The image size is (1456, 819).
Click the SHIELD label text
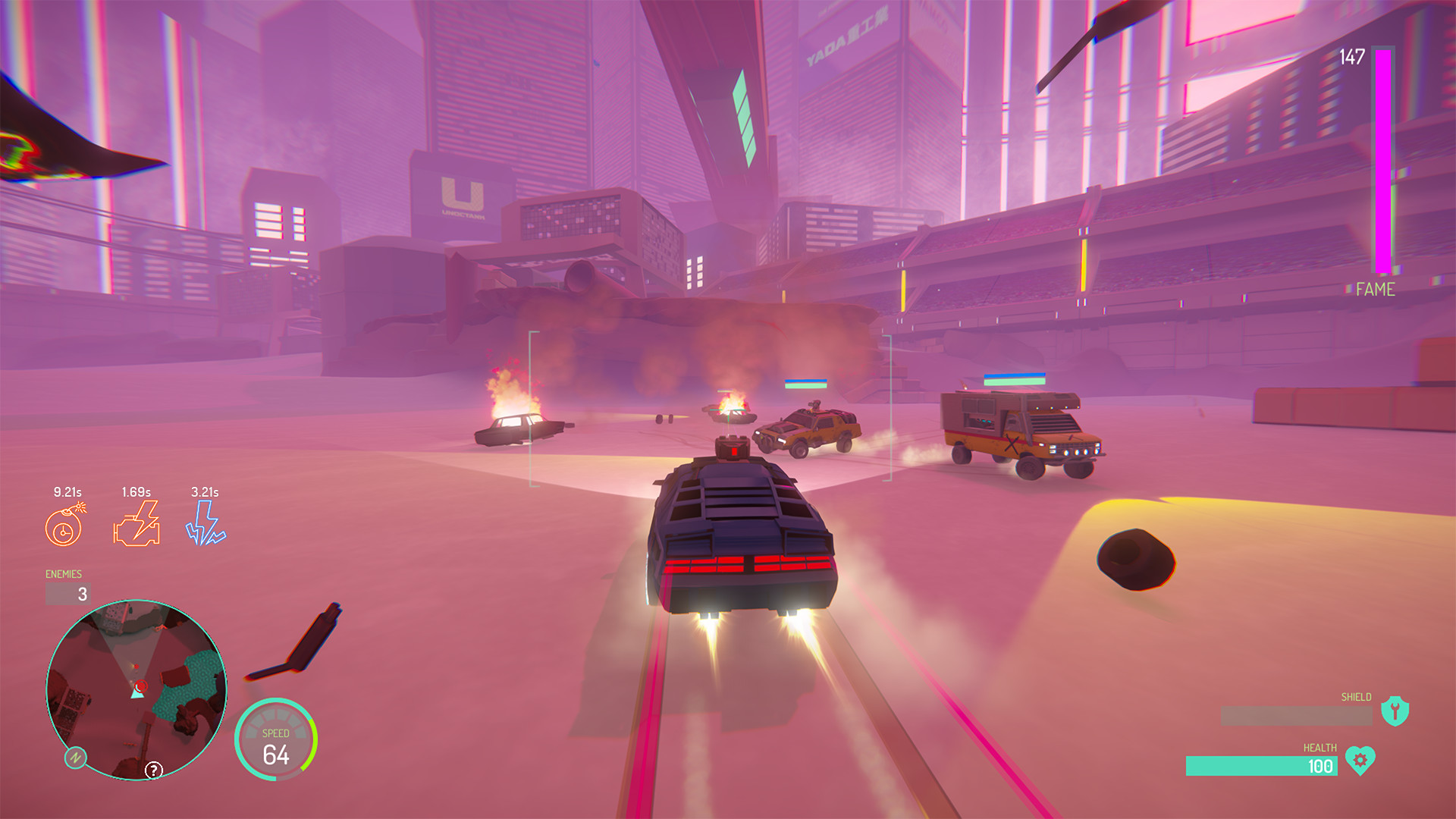coord(1357,695)
